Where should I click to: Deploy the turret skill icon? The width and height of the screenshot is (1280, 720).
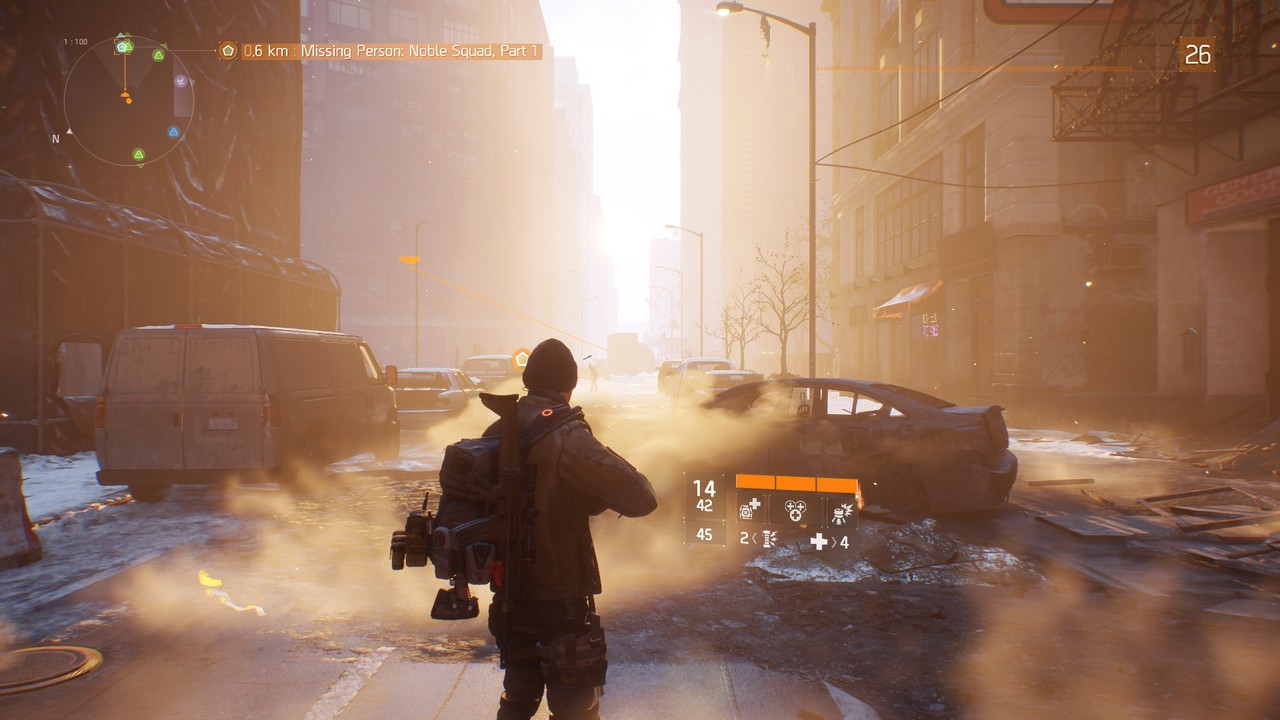pyautogui.click(x=840, y=511)
